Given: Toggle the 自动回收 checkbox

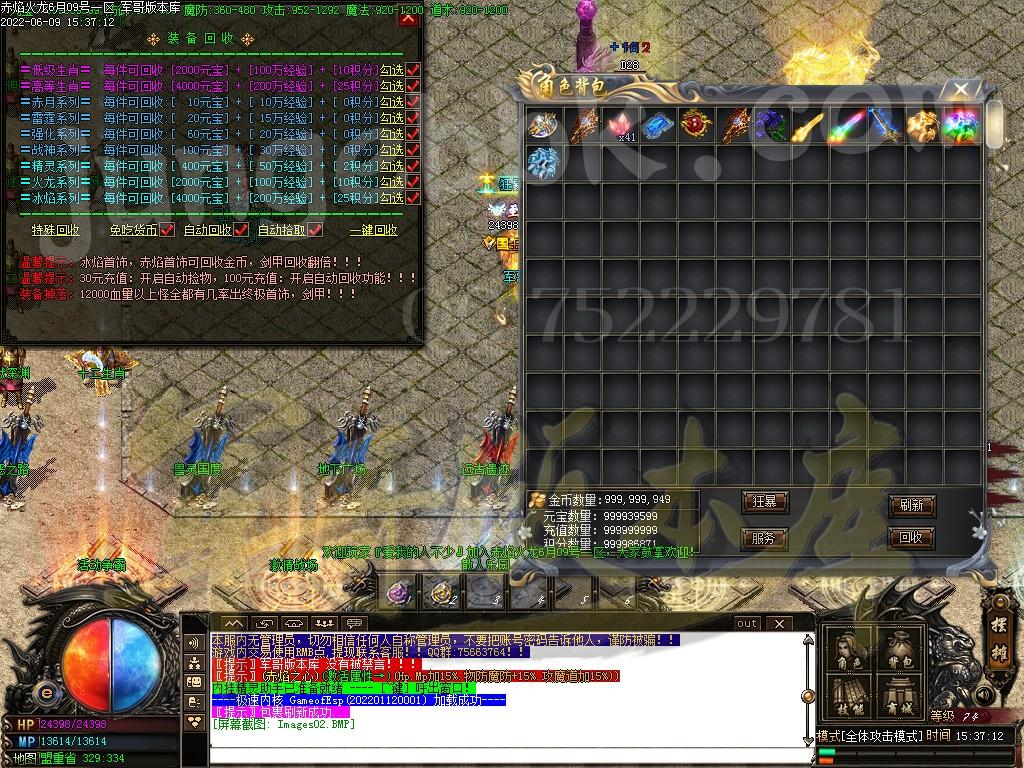Looking at the screenshot, I should [240, 230].
